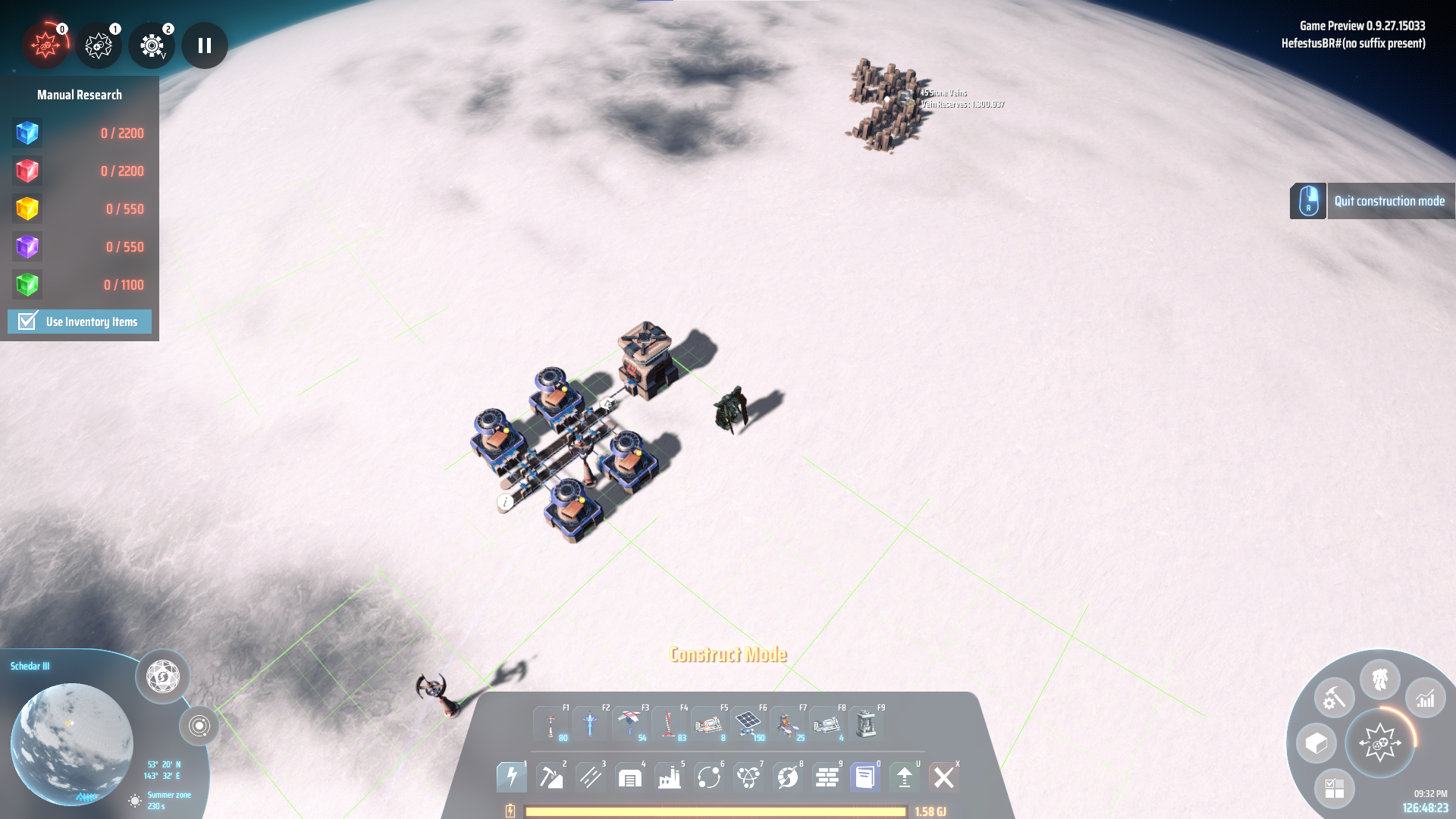Open the mecha panel icon

pos(1380,679)
